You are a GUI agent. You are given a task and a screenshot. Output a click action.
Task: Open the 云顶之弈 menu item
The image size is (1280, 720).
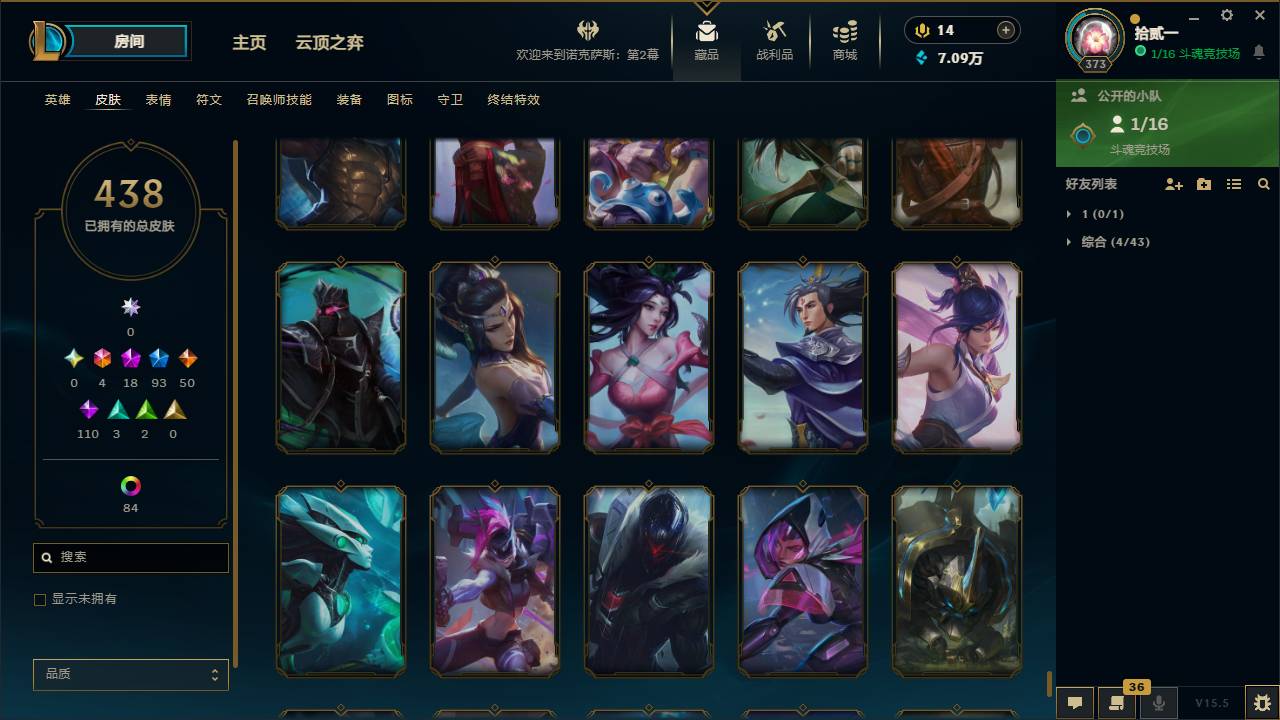click(330, 43)
